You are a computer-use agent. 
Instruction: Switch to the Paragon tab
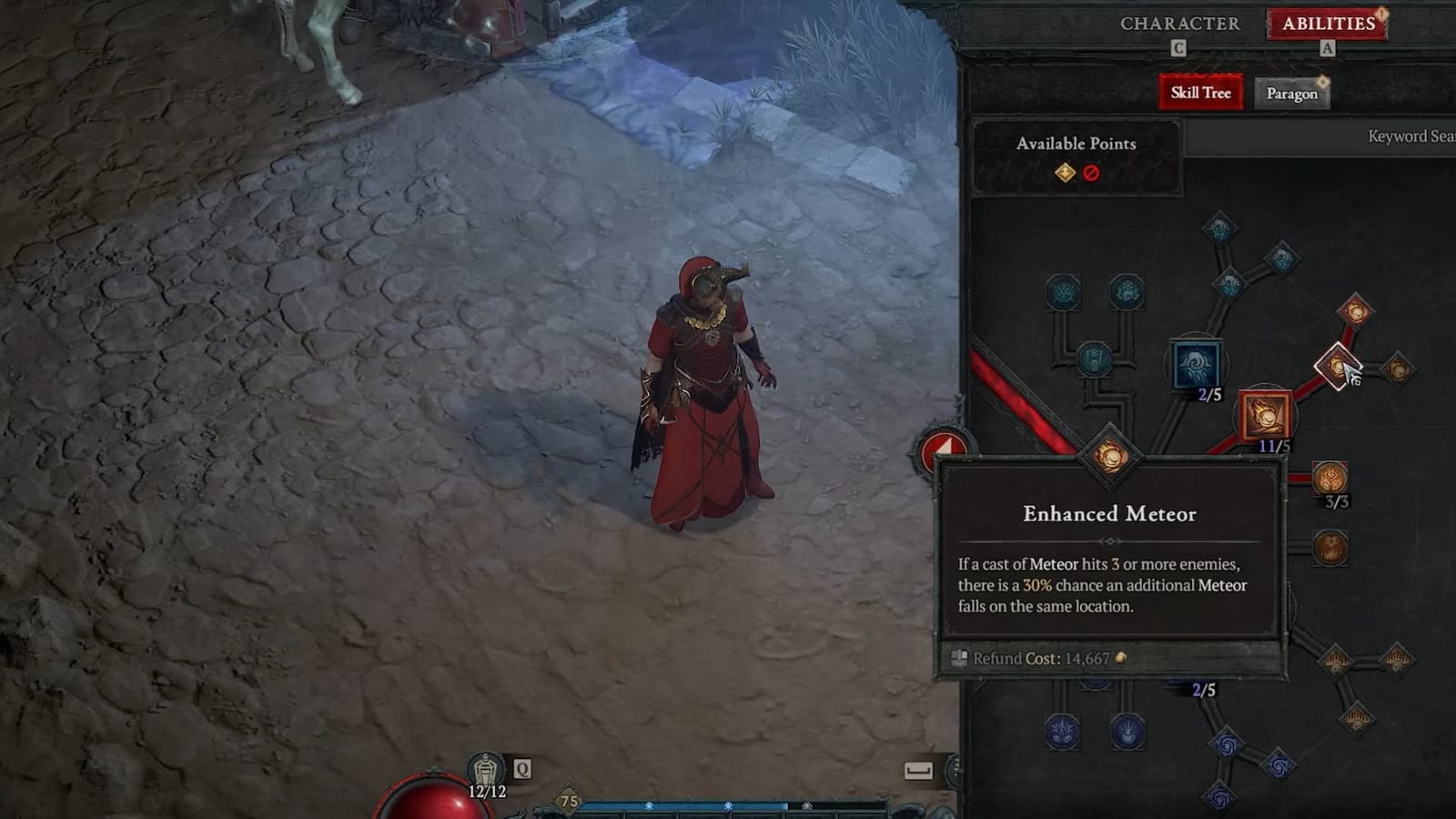coord(1293,94)
